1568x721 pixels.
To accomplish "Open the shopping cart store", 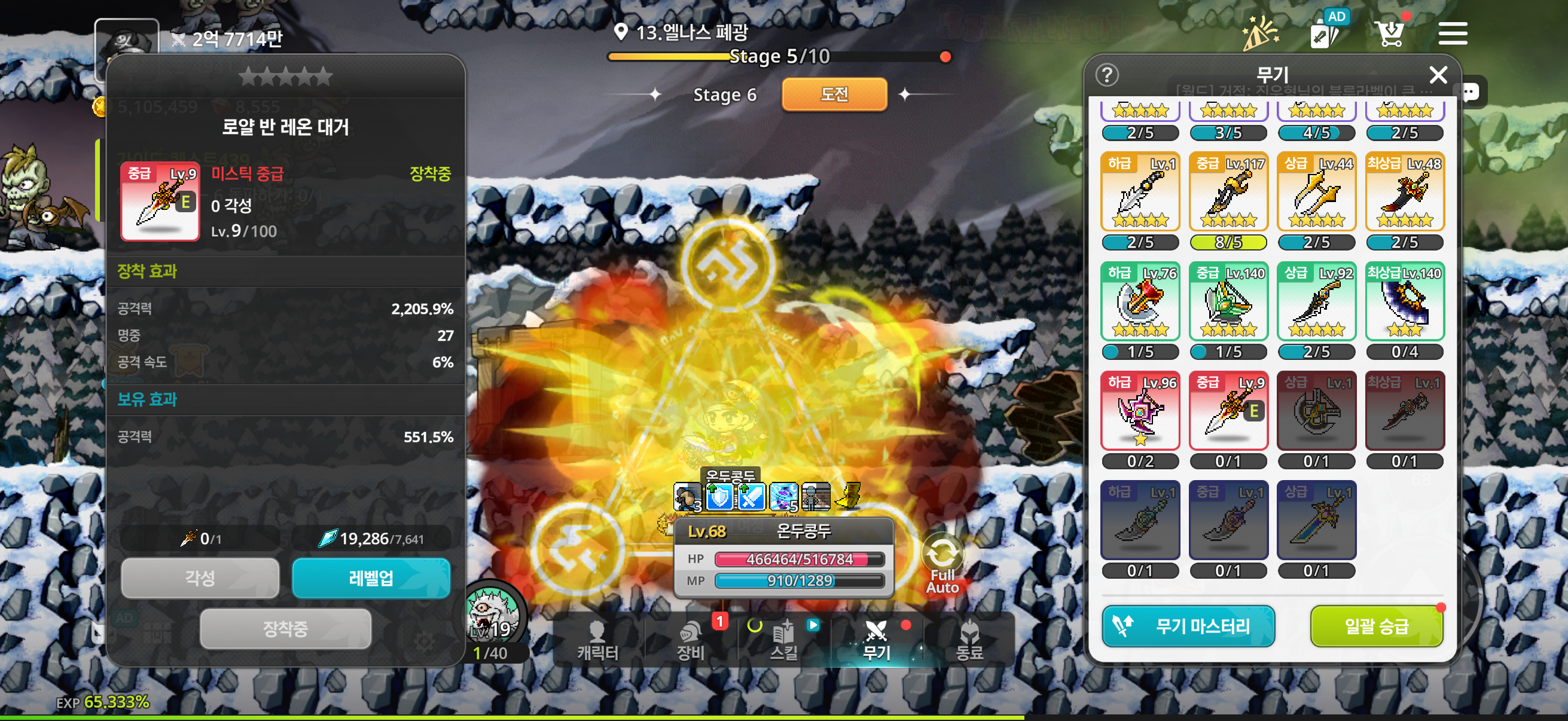I will pos(1390,33).
